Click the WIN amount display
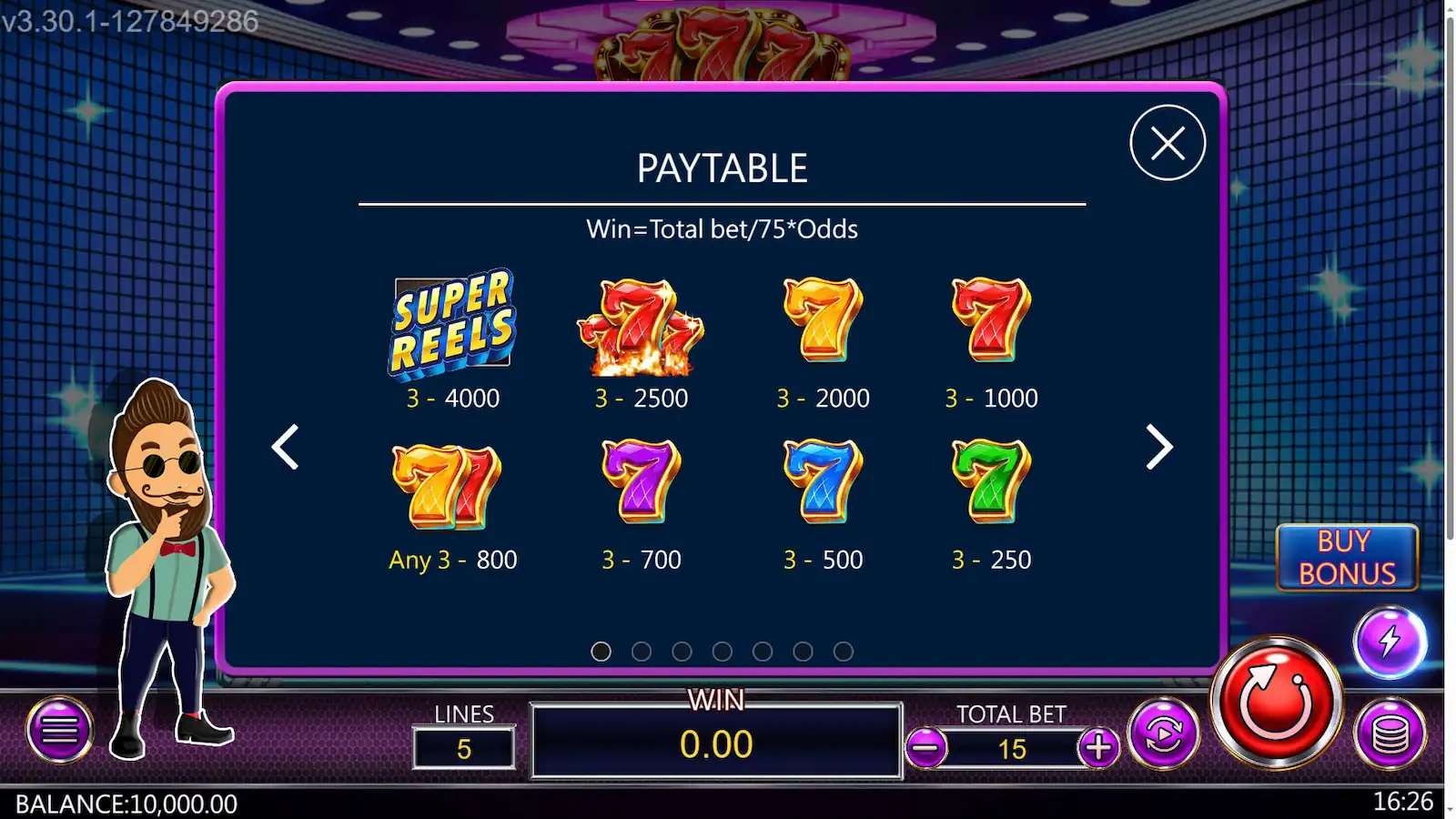 717,743
